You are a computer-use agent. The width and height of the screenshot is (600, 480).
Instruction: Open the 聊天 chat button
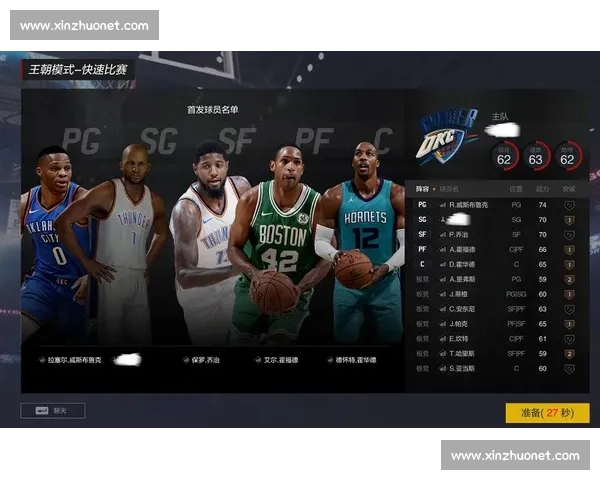(53, 410)
